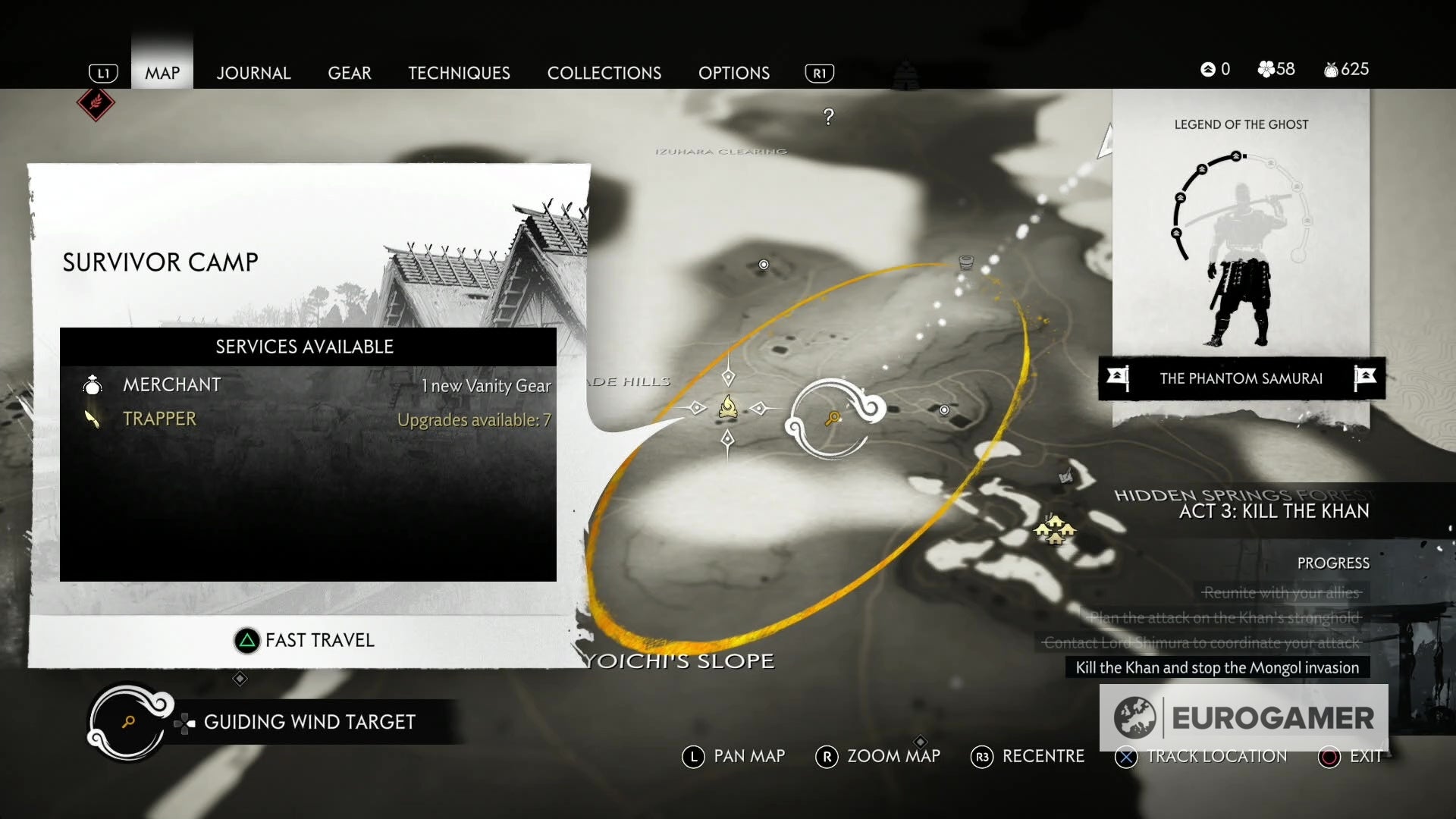Switch to the JOURNAL tab
This screenshot has height=819, width=1456.
coord(253,73)
